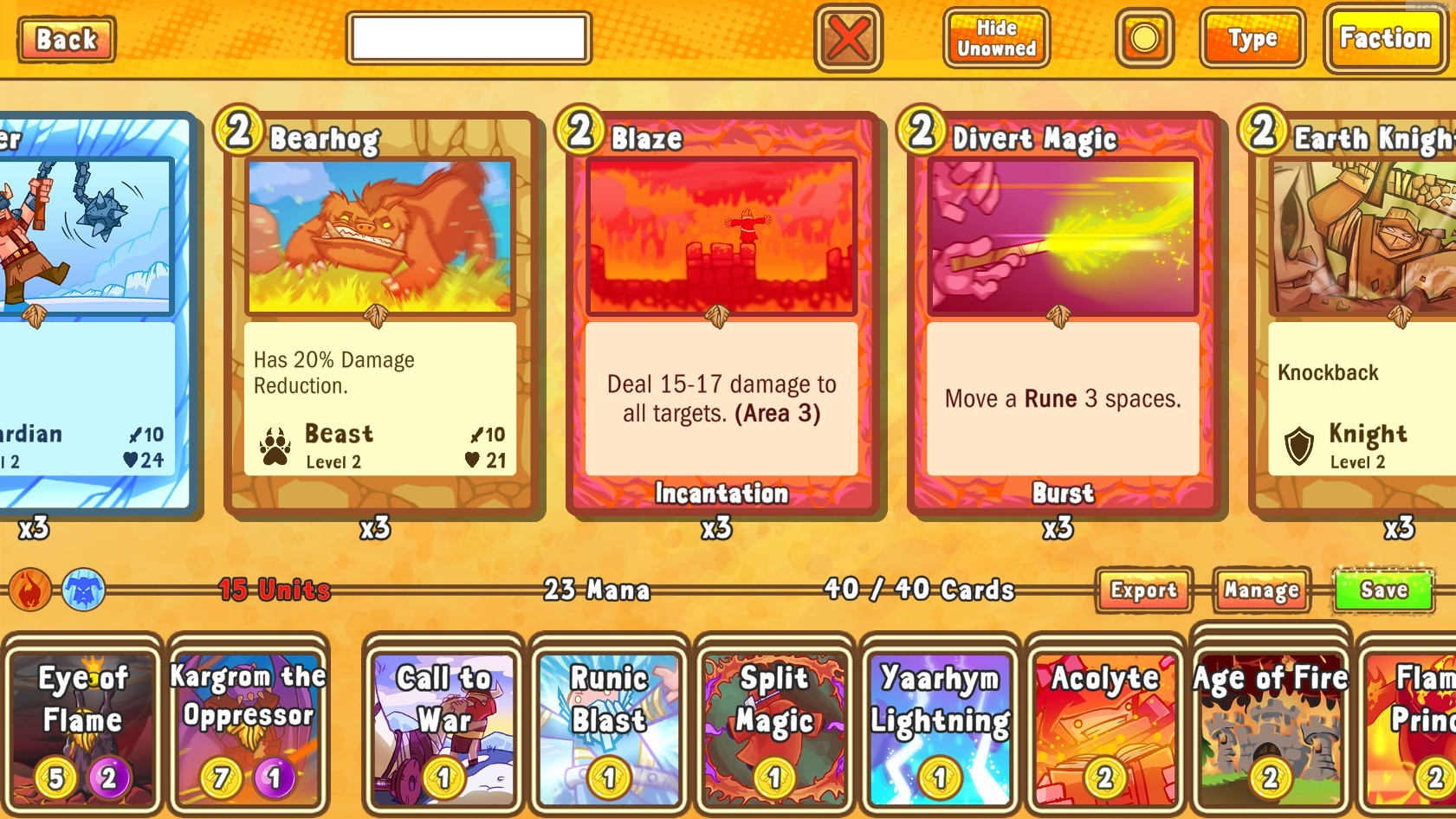Select the Eye of Flame card icon
Screen dimensions: 1456x819
[82, 725]
